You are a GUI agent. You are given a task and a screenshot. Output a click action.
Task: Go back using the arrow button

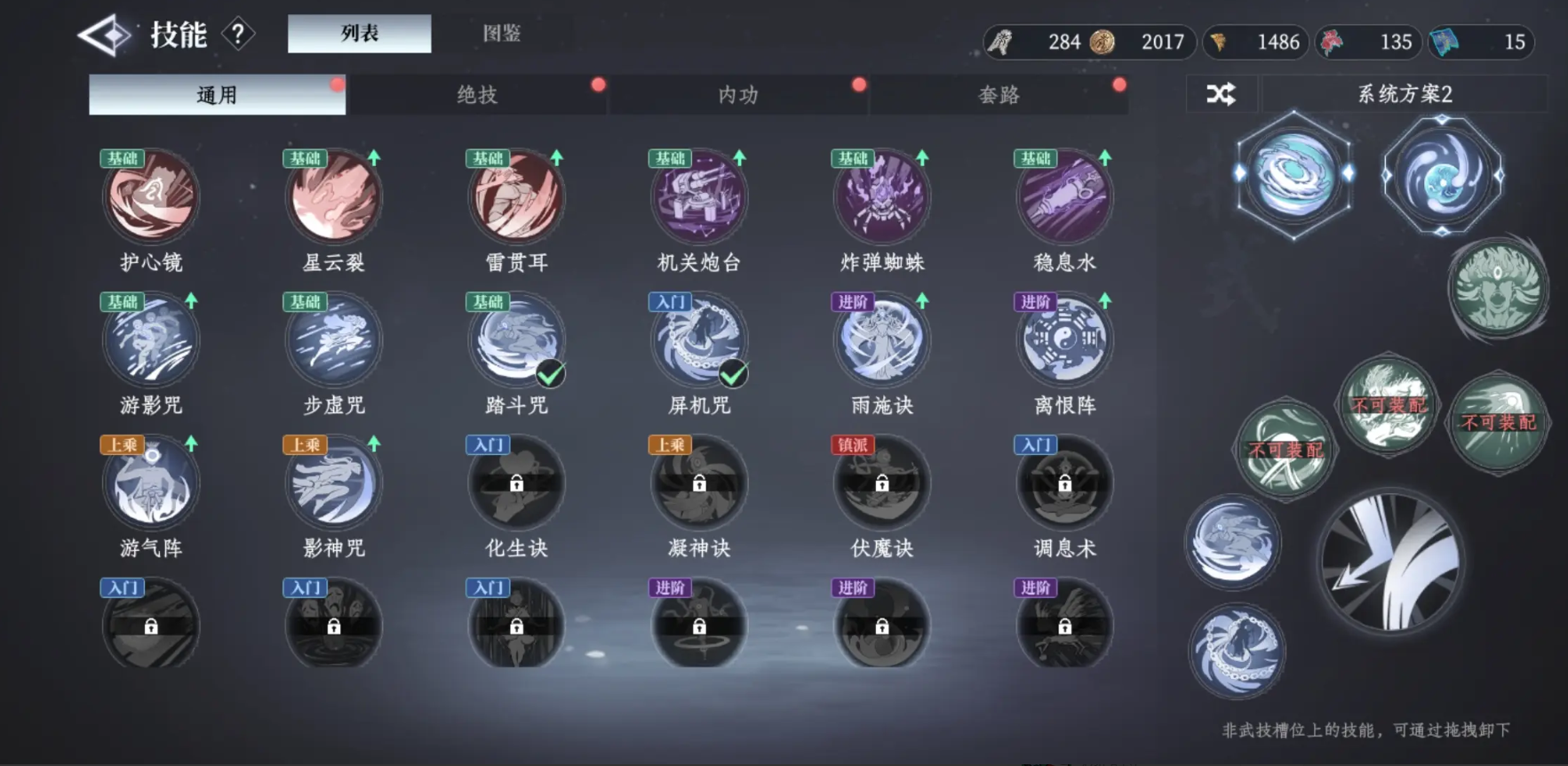tap(104, 36)
